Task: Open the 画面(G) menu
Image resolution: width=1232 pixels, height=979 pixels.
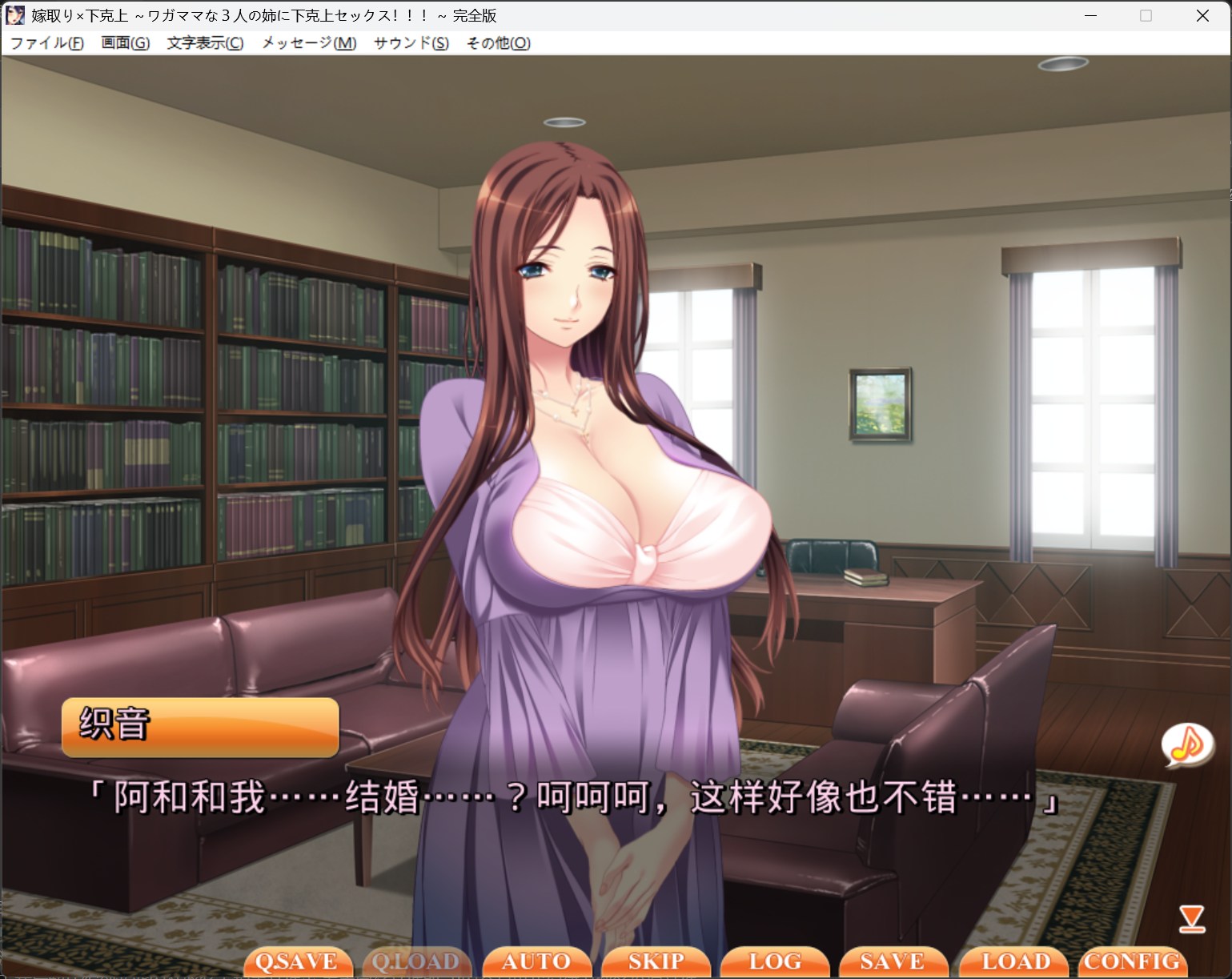Action: (x=125, y=43)
